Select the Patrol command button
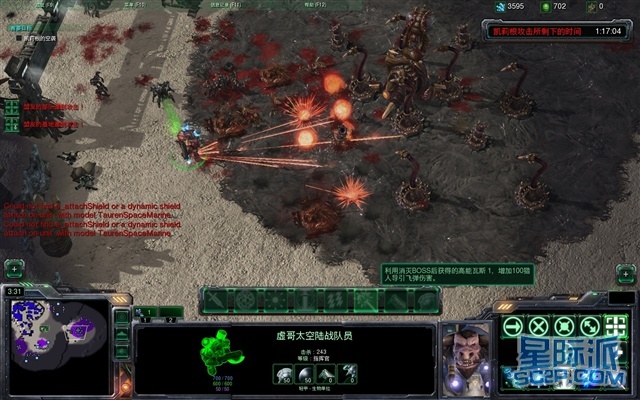The height and width of the screenshot is (400, 640). click(592, 326)
